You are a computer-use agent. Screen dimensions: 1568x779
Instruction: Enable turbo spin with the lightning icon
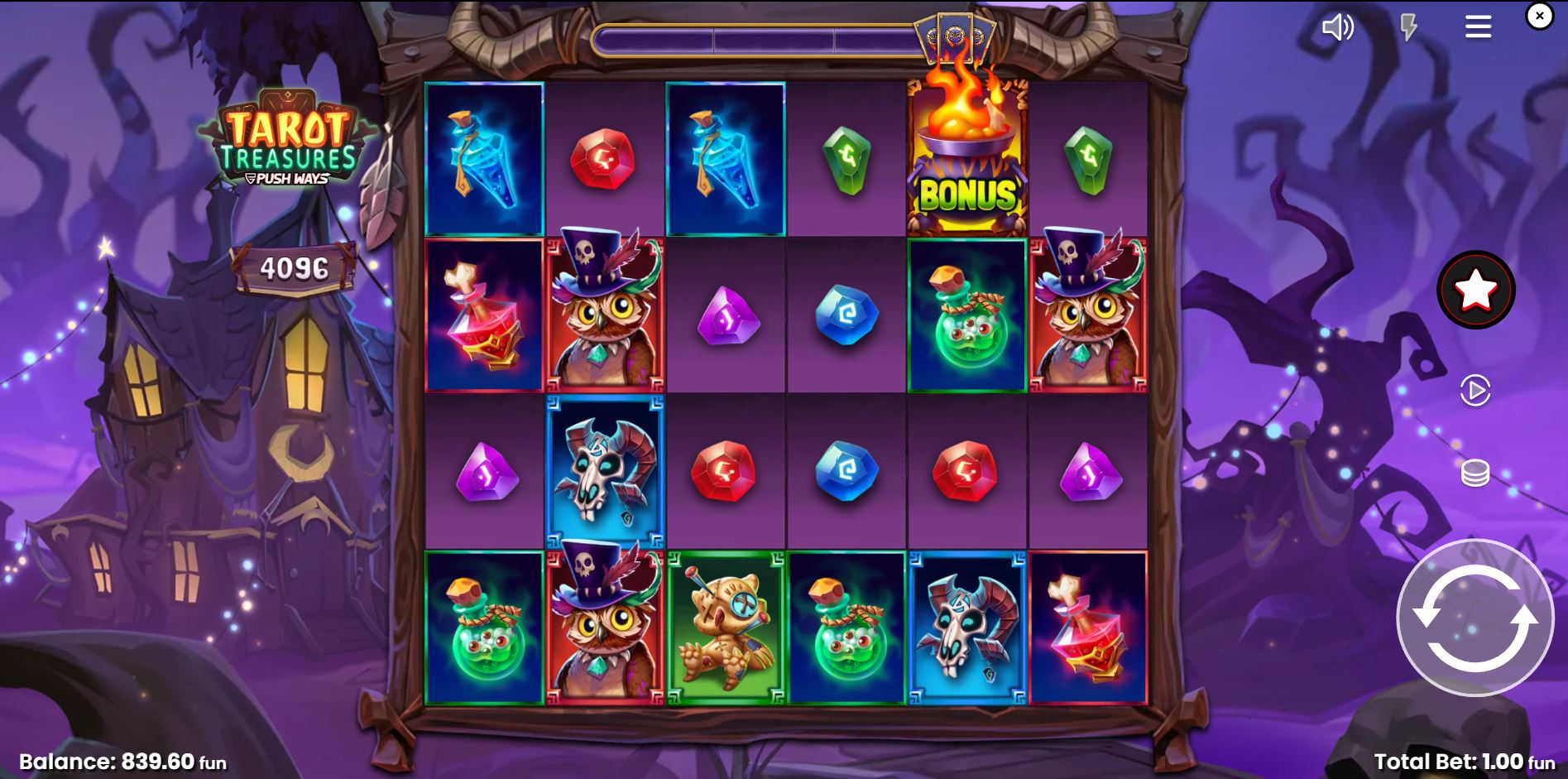coord(1409,27)
